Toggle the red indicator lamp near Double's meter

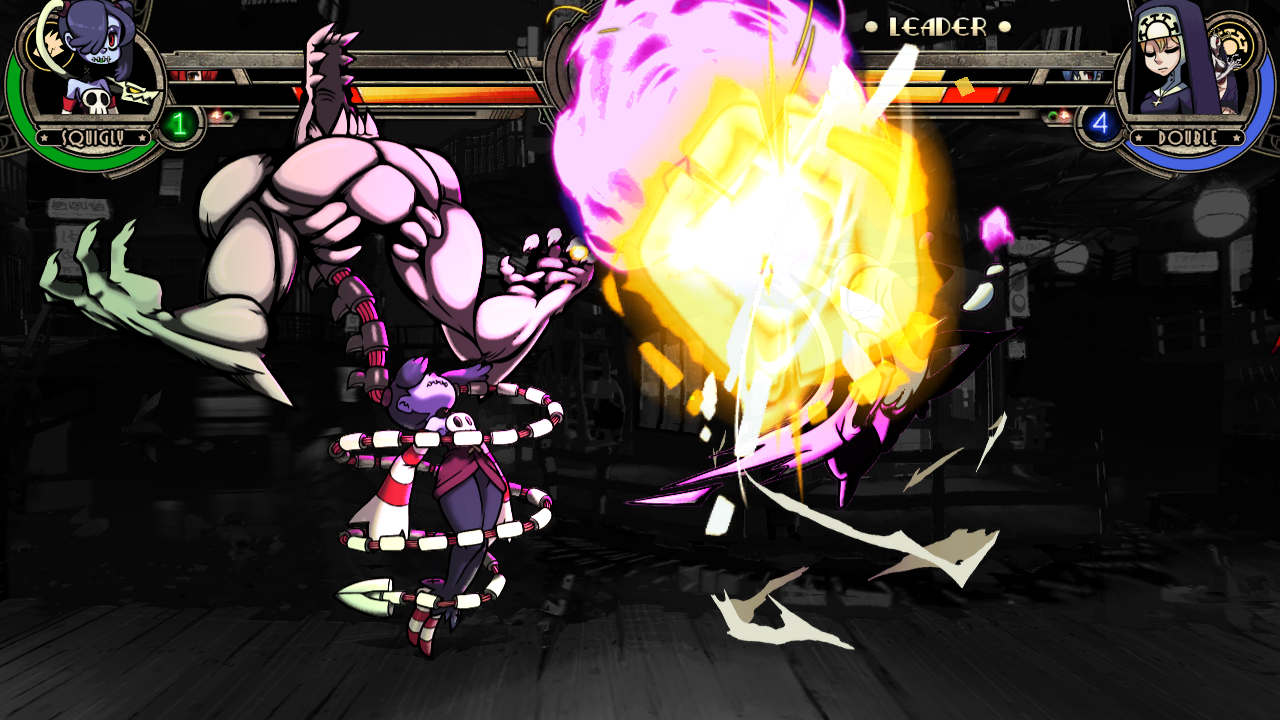(1064, 114)
